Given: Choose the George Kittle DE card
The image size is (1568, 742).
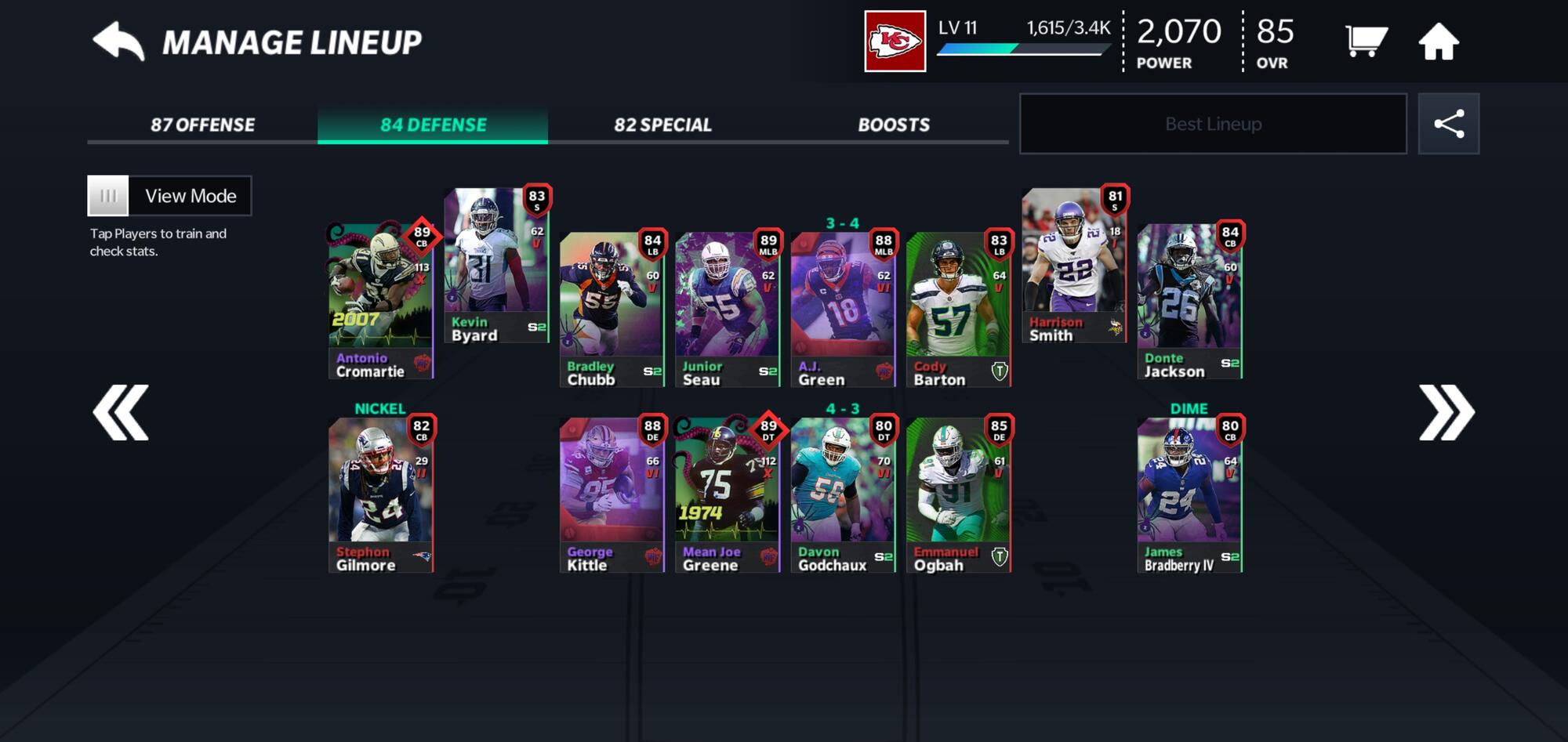Looking at the screenshot, I should 612,495.
